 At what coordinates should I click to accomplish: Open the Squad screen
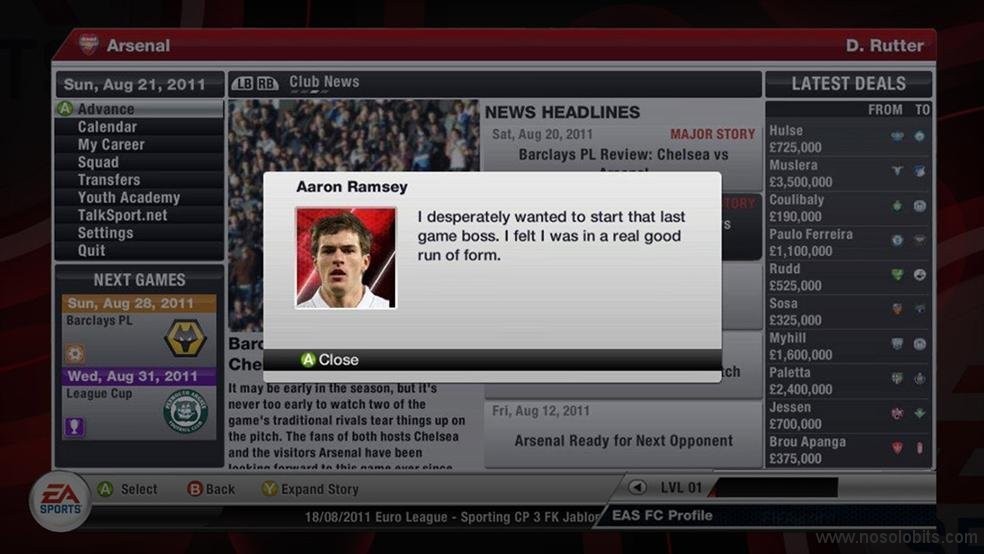coord(98,162)
